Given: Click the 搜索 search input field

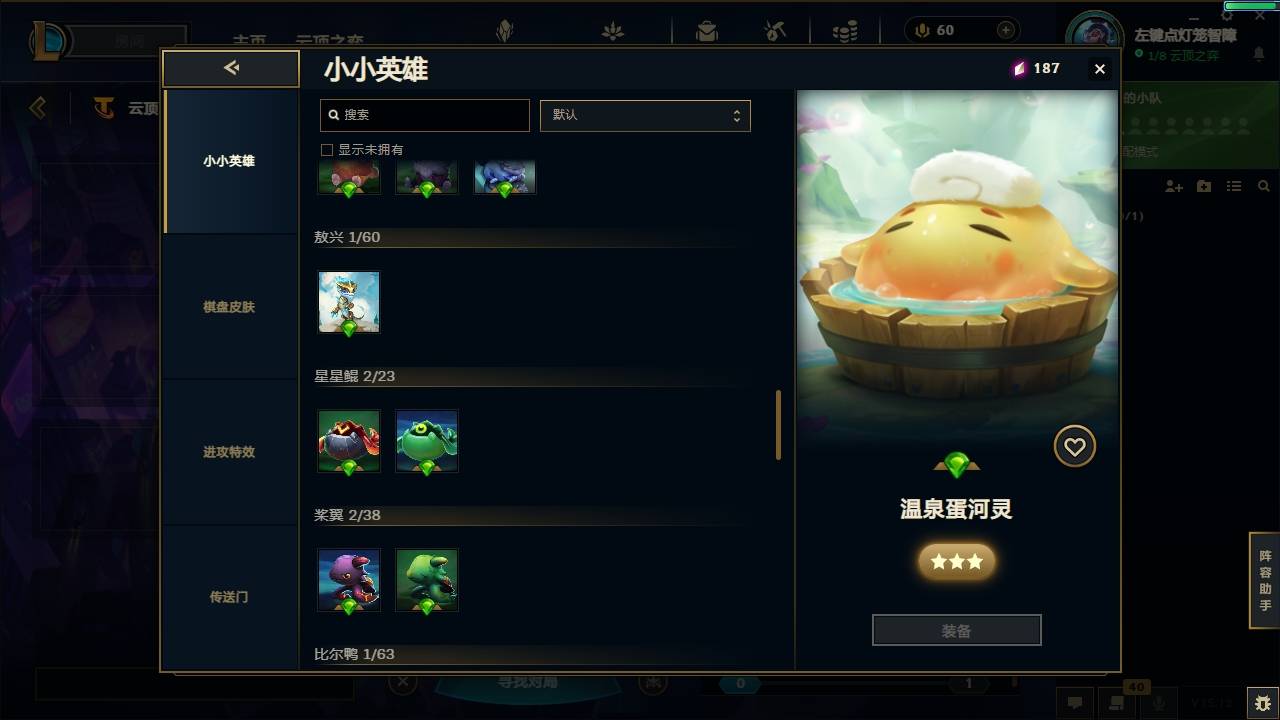Looking at the screenshot, I should 424,115.
